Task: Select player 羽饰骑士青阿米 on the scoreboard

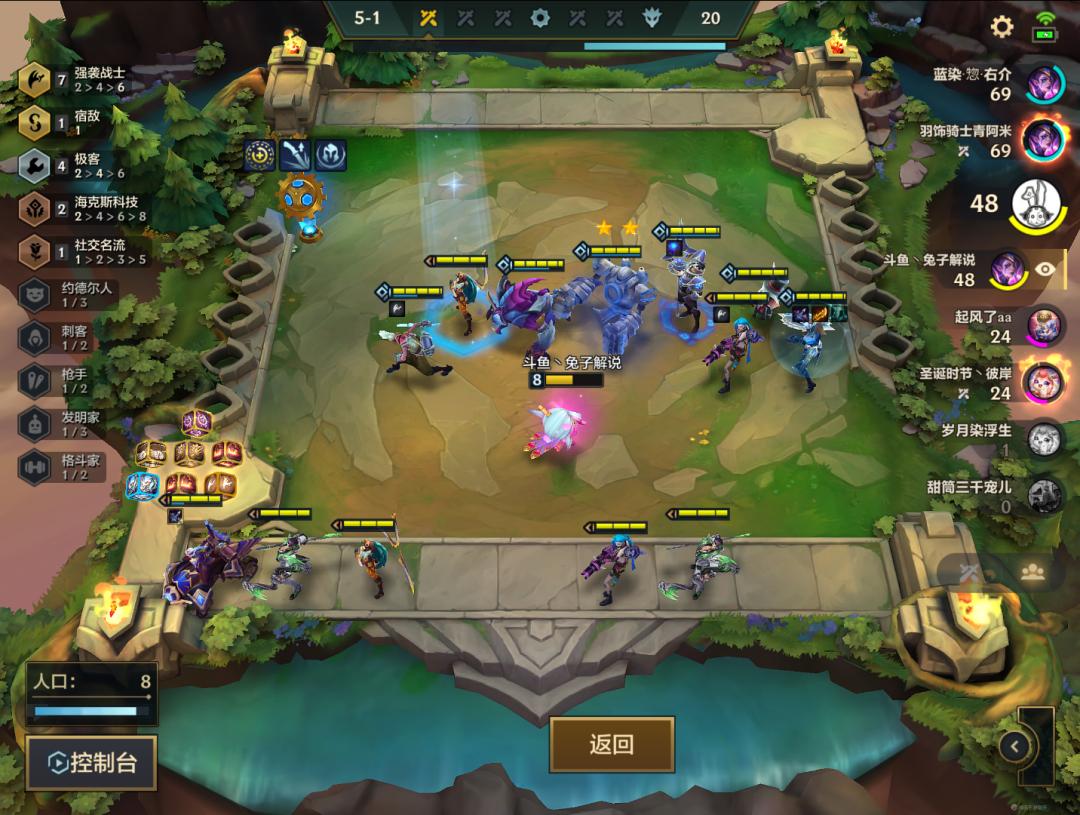Action: 1044,139
